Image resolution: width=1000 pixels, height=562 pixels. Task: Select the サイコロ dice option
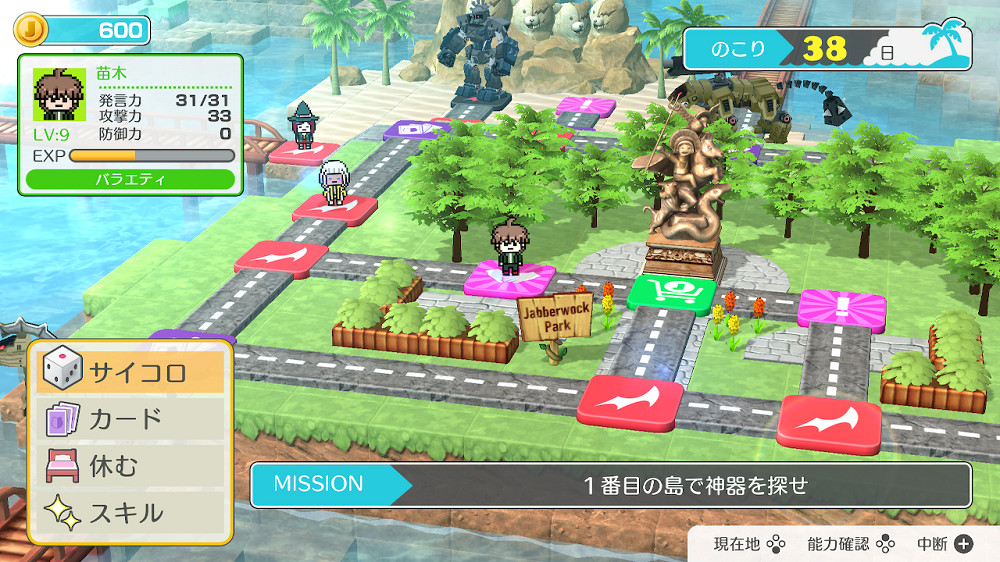coord(130,372)
